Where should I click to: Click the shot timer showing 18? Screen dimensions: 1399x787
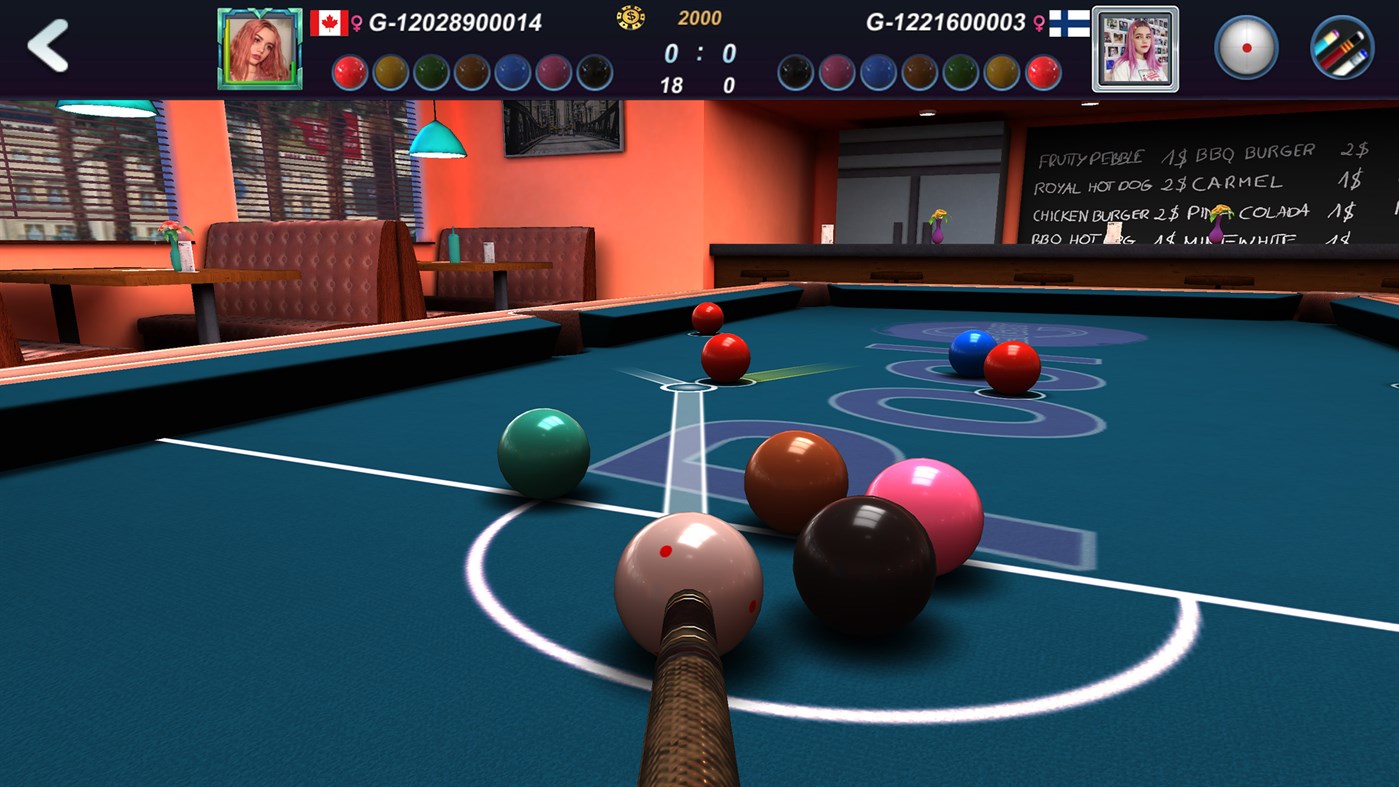pos(672,85)
